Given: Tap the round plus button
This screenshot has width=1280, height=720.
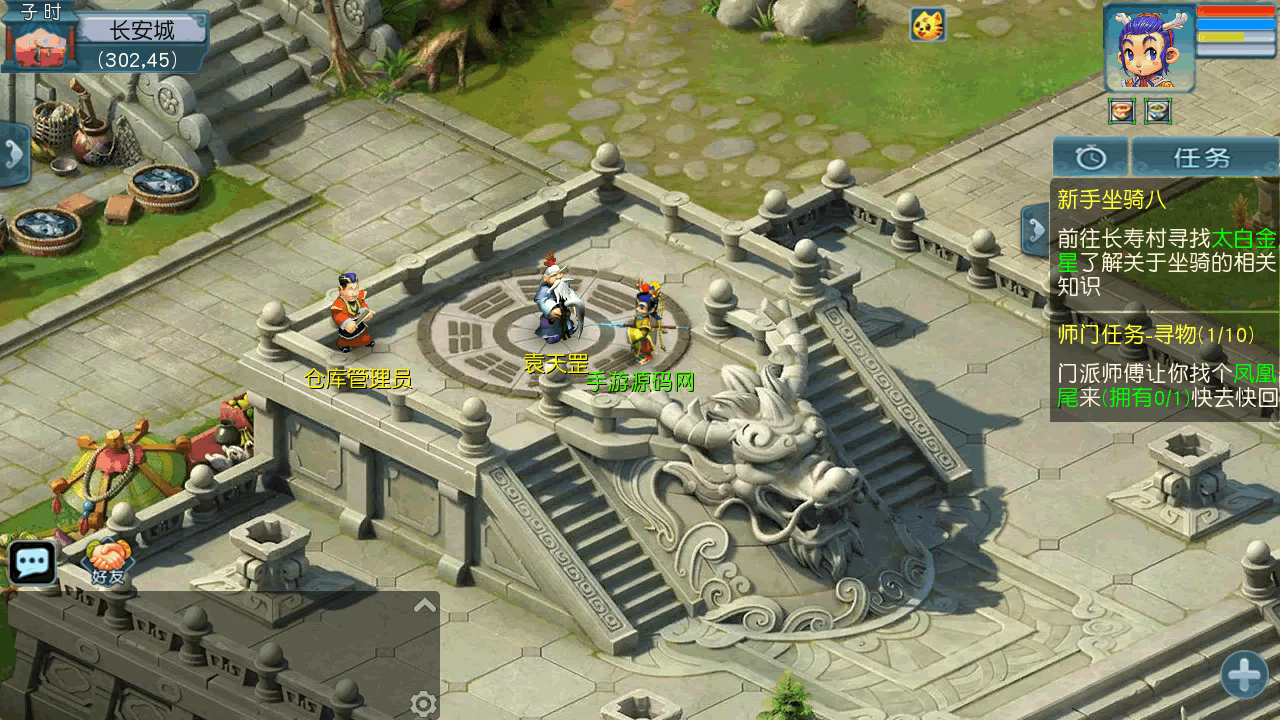Looking at the screenshot, I should point(1245,675).
